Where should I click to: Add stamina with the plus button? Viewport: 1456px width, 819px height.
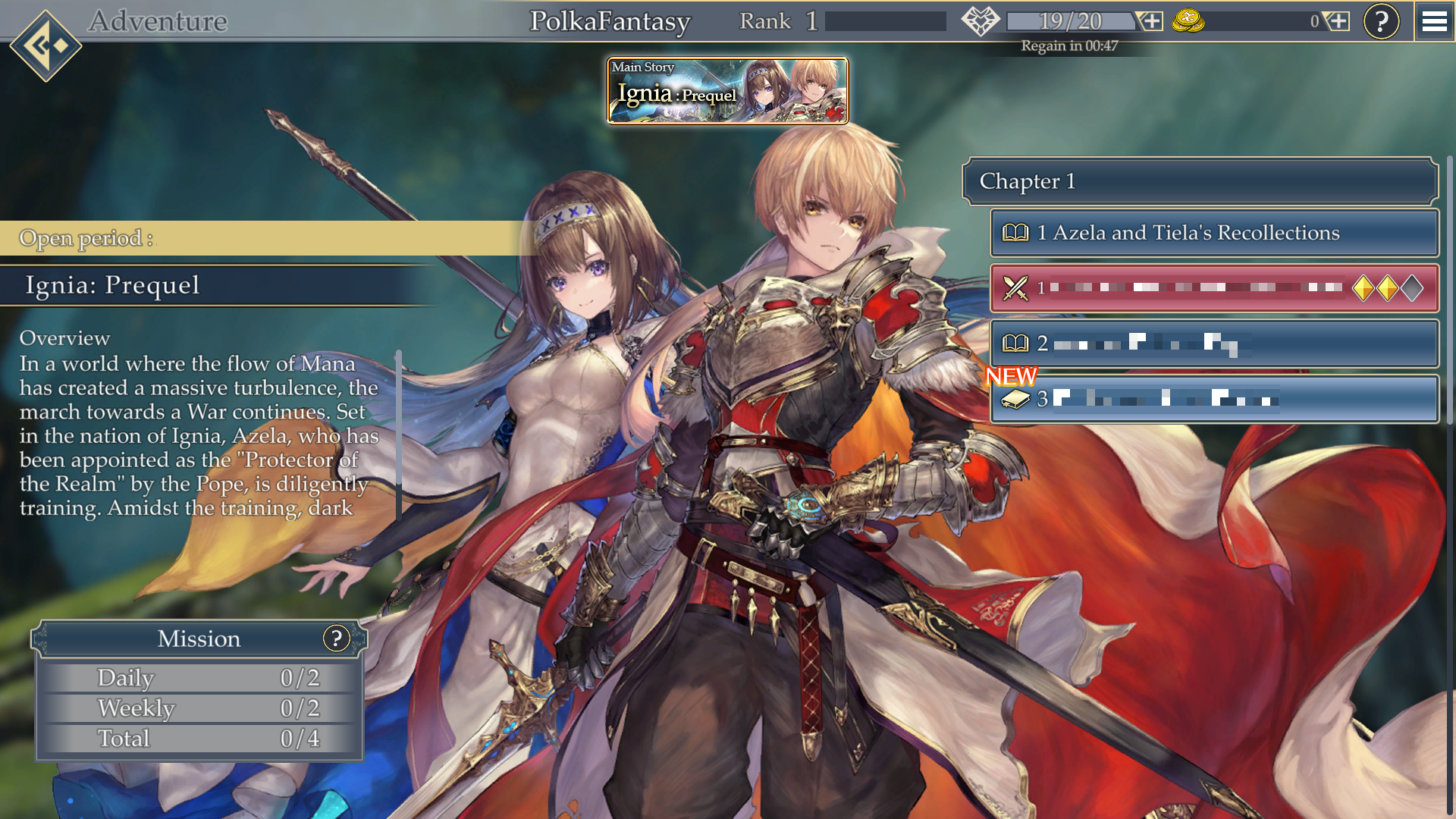coord(1151,21)
